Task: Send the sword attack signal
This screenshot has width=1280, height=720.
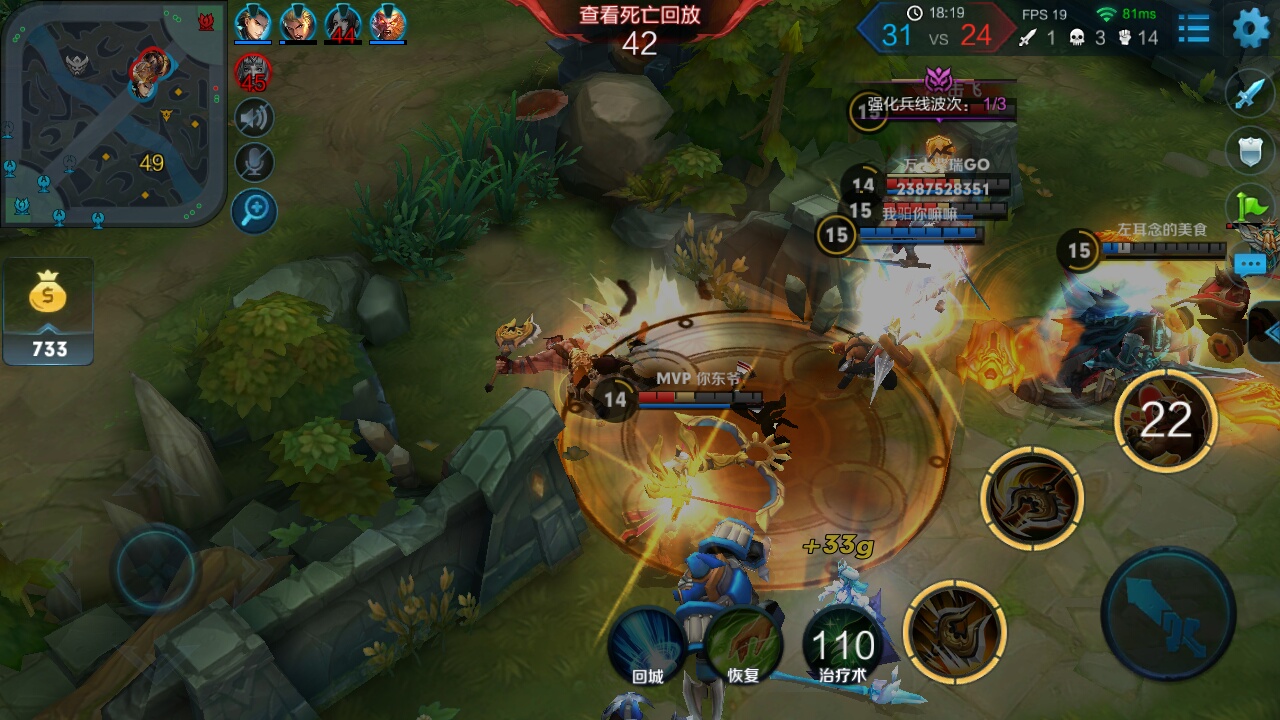Action: [1250, 94]
